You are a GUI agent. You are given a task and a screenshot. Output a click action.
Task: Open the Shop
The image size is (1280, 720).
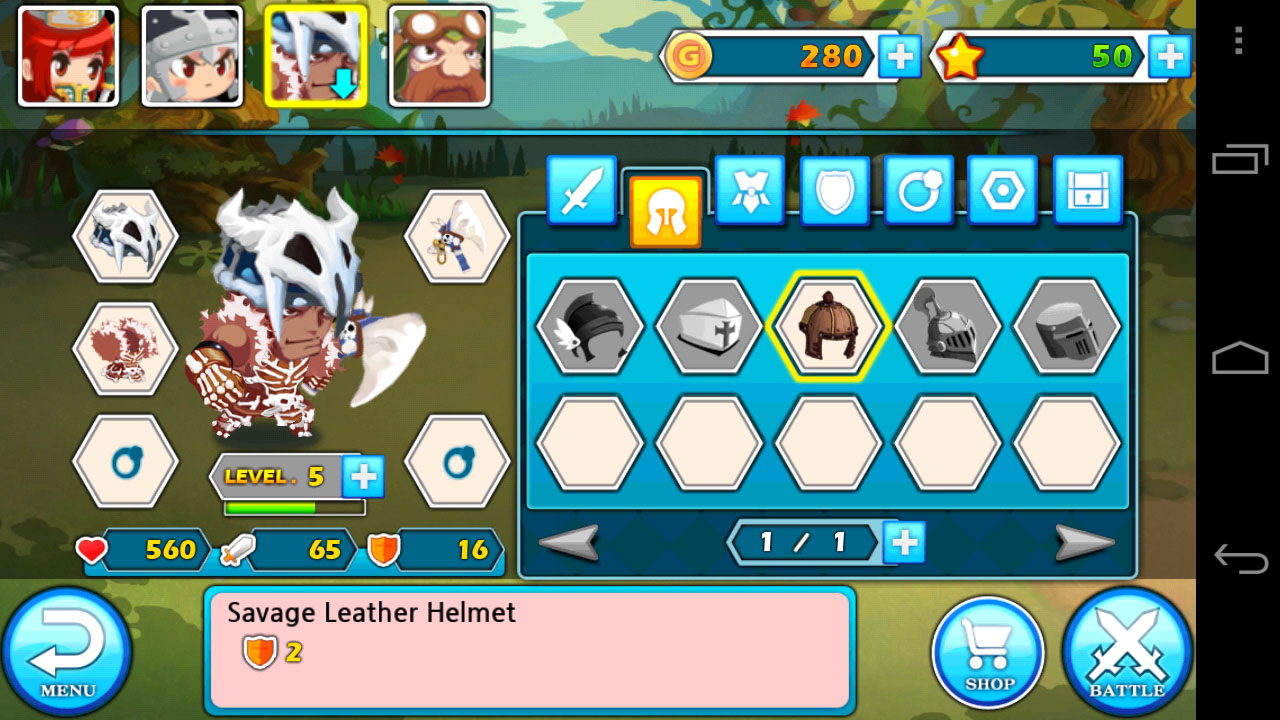988,653
